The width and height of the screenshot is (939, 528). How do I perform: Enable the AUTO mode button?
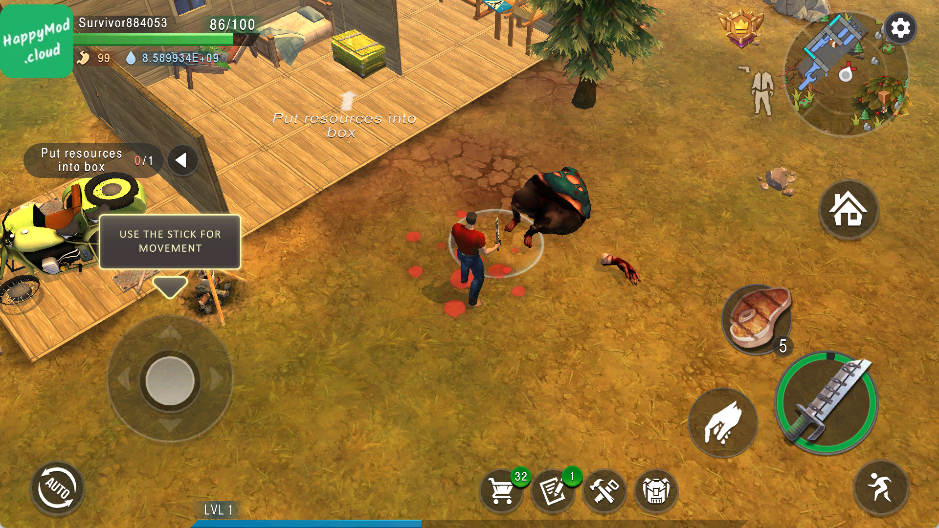tap(56, 488)
